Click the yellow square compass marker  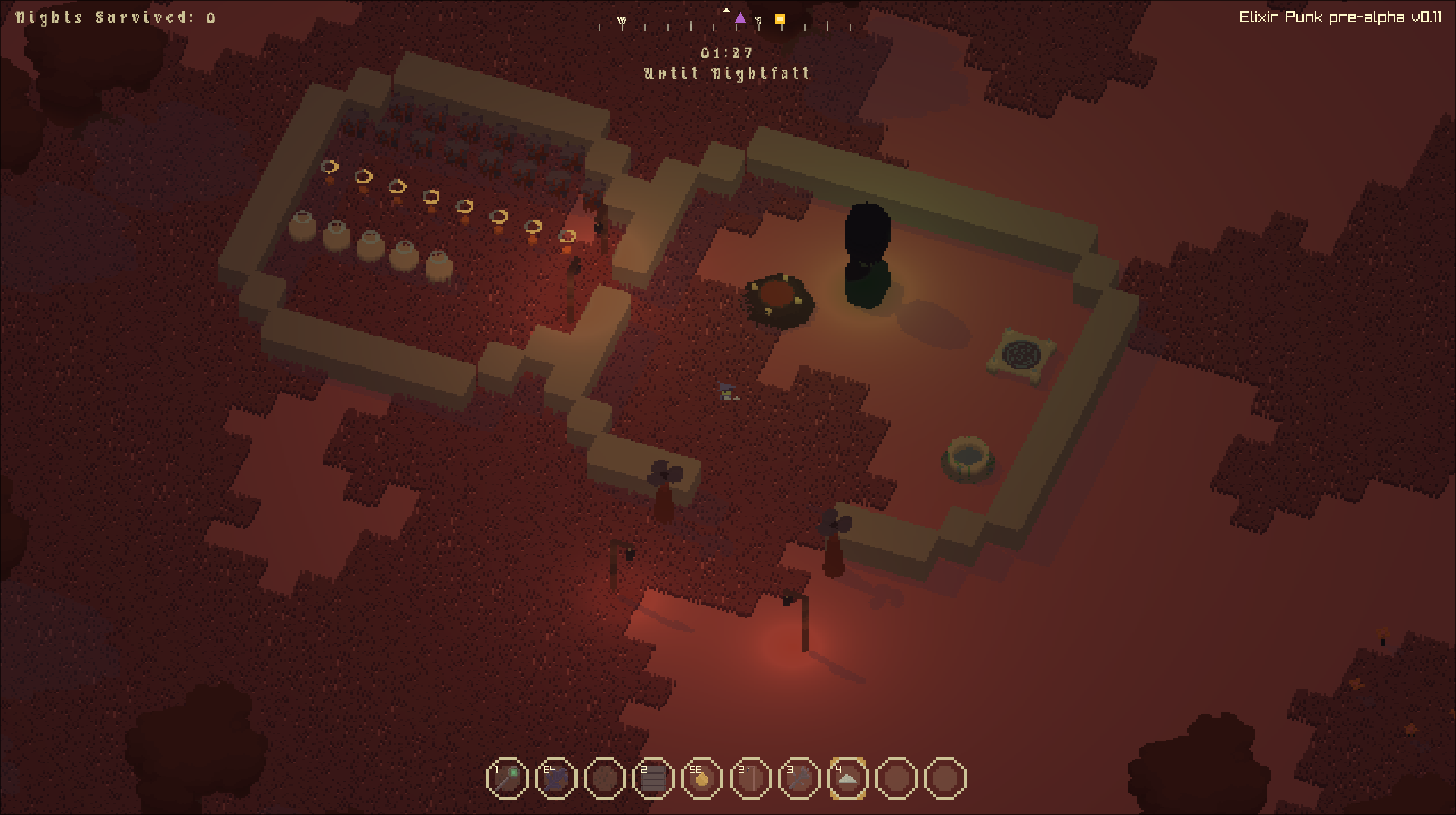[780, 20]
